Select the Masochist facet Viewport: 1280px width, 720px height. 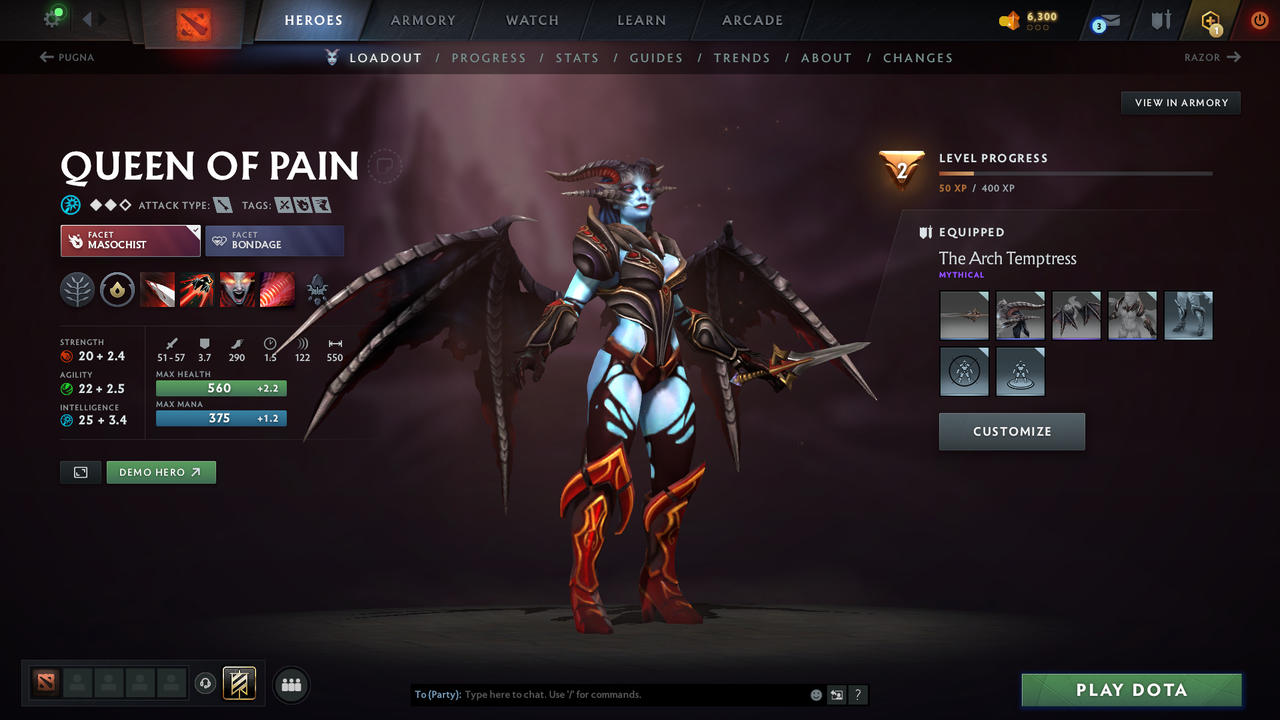(130, 240)
